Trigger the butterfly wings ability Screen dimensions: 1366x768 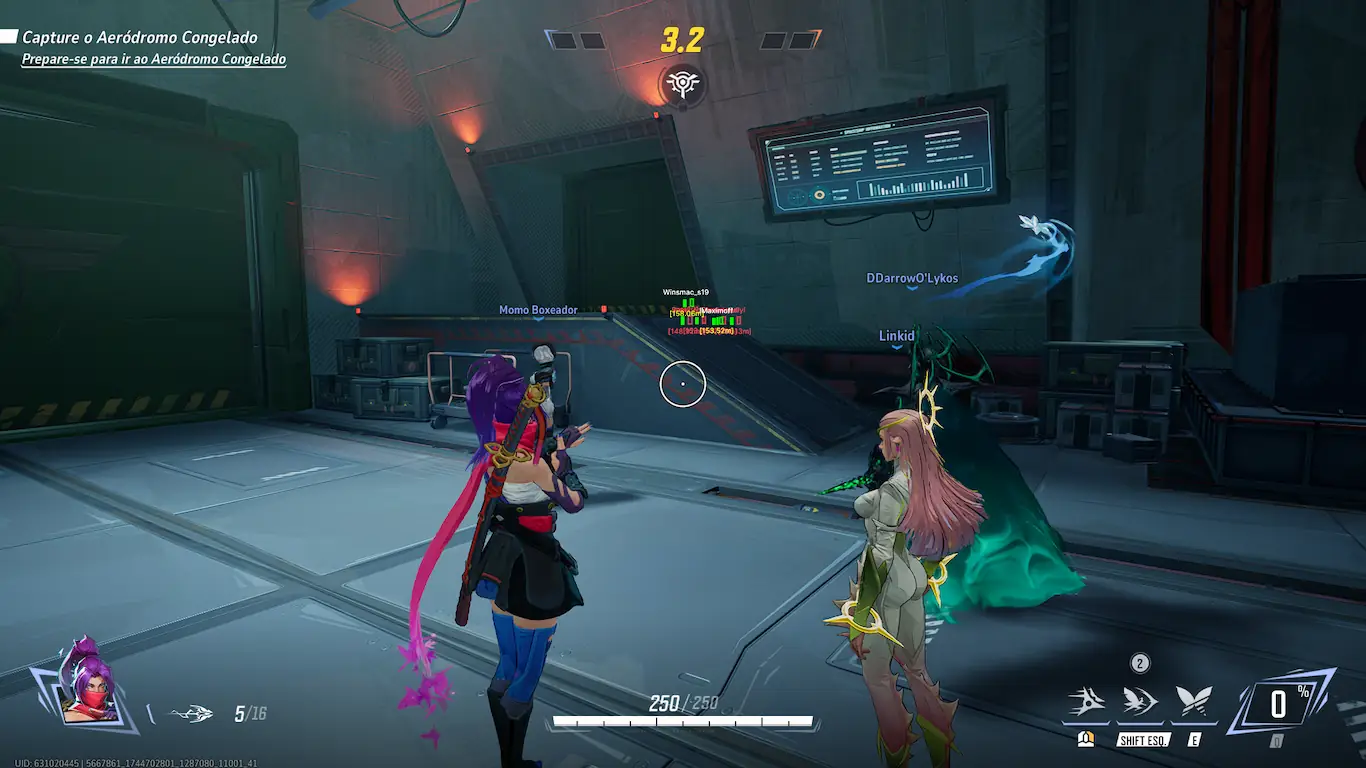[x=1194, y=702]
